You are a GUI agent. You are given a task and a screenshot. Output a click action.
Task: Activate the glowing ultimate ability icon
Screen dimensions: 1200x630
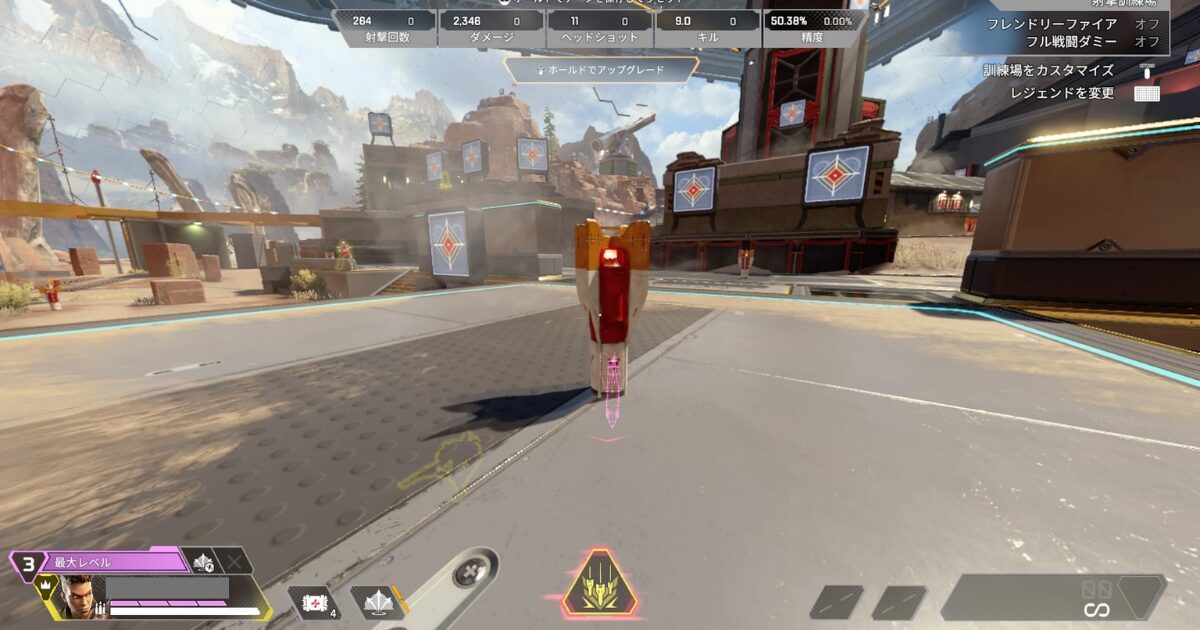pyautogui.click(x=600, y=585)
